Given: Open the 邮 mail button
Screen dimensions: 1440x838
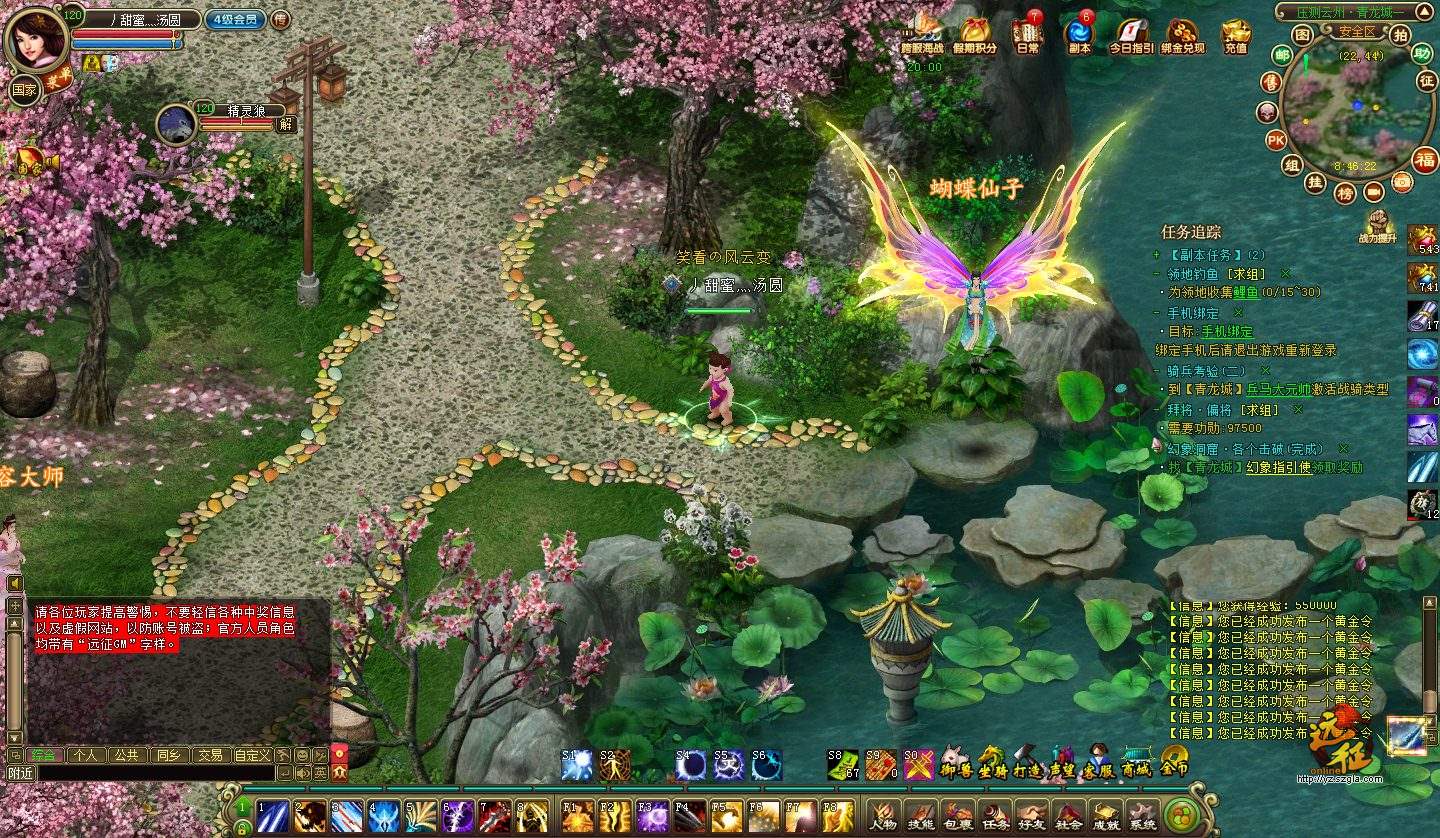Looking at the screenshot, I should coord(1281,54).
